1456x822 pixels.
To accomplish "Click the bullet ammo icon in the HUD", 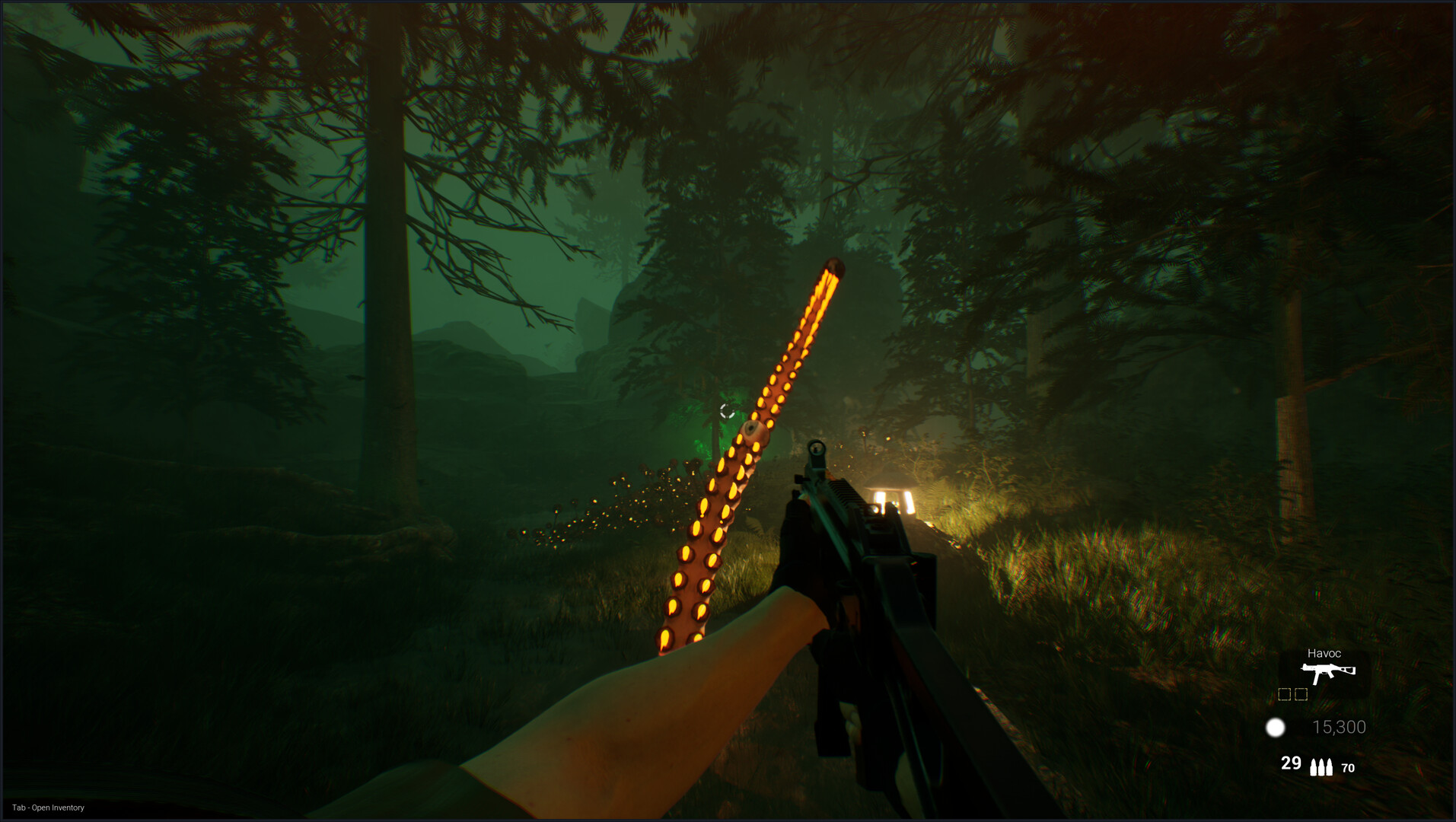I will pos(1321,766).
